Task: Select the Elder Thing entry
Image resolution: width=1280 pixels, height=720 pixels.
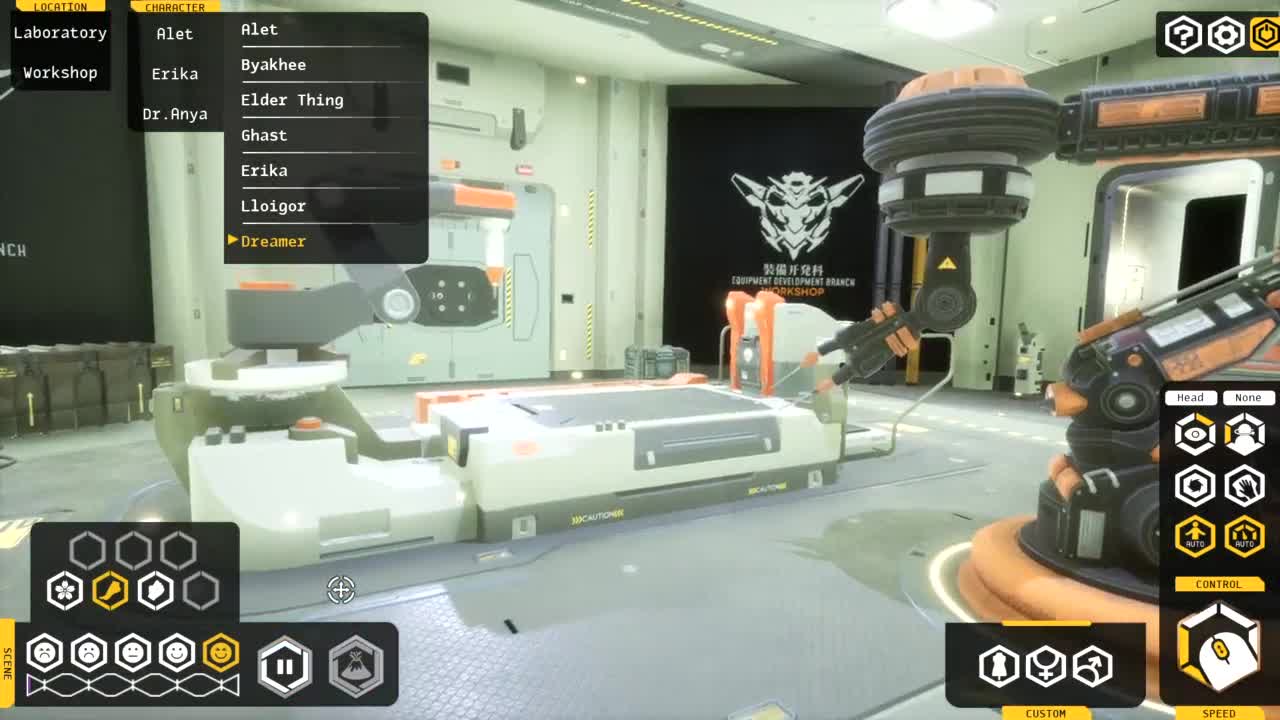Action: coord(292,100)
